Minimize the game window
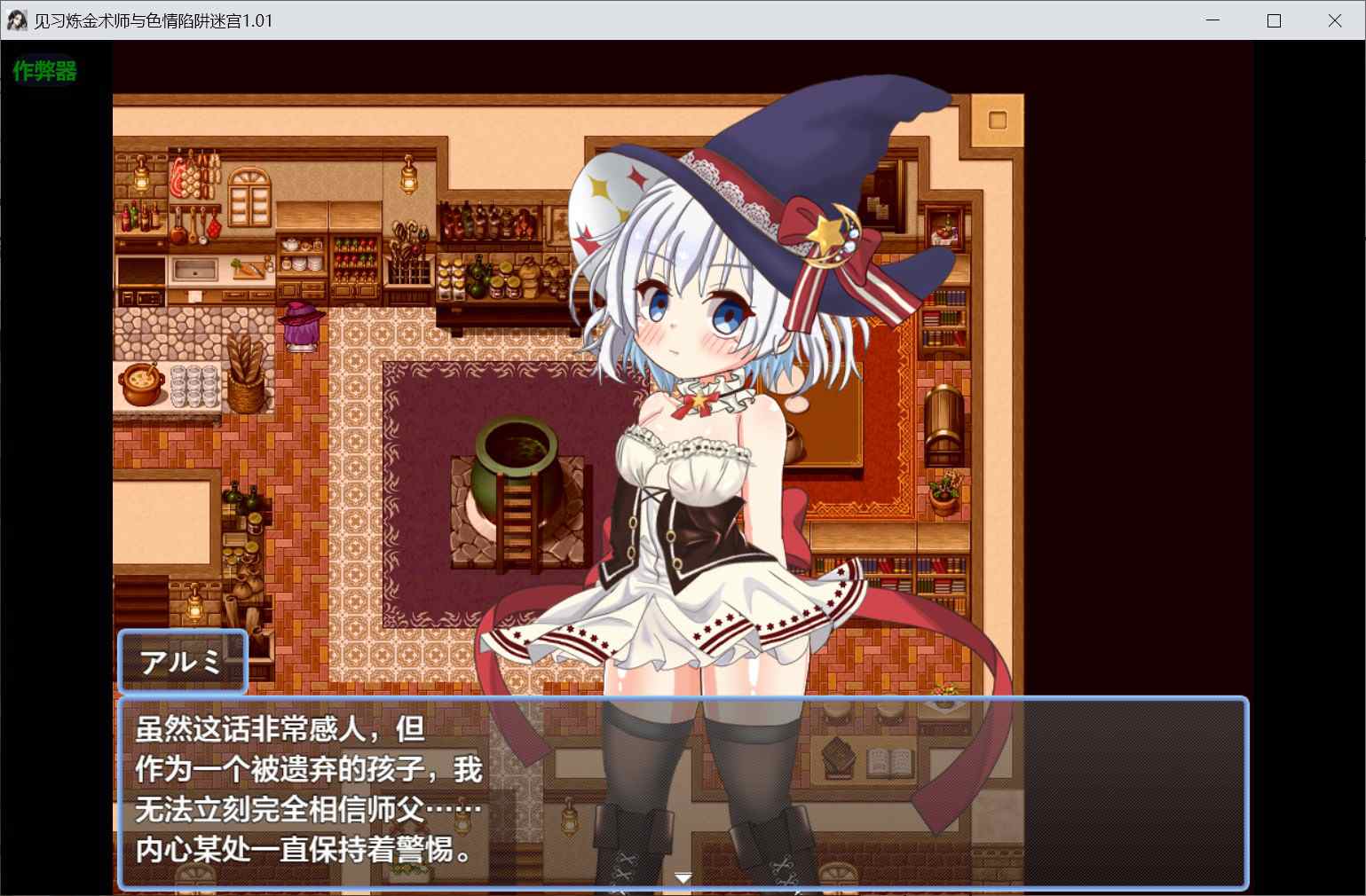Viewport: 1366px width, 896px height. pyautogui.click(x=1213, y=20)
